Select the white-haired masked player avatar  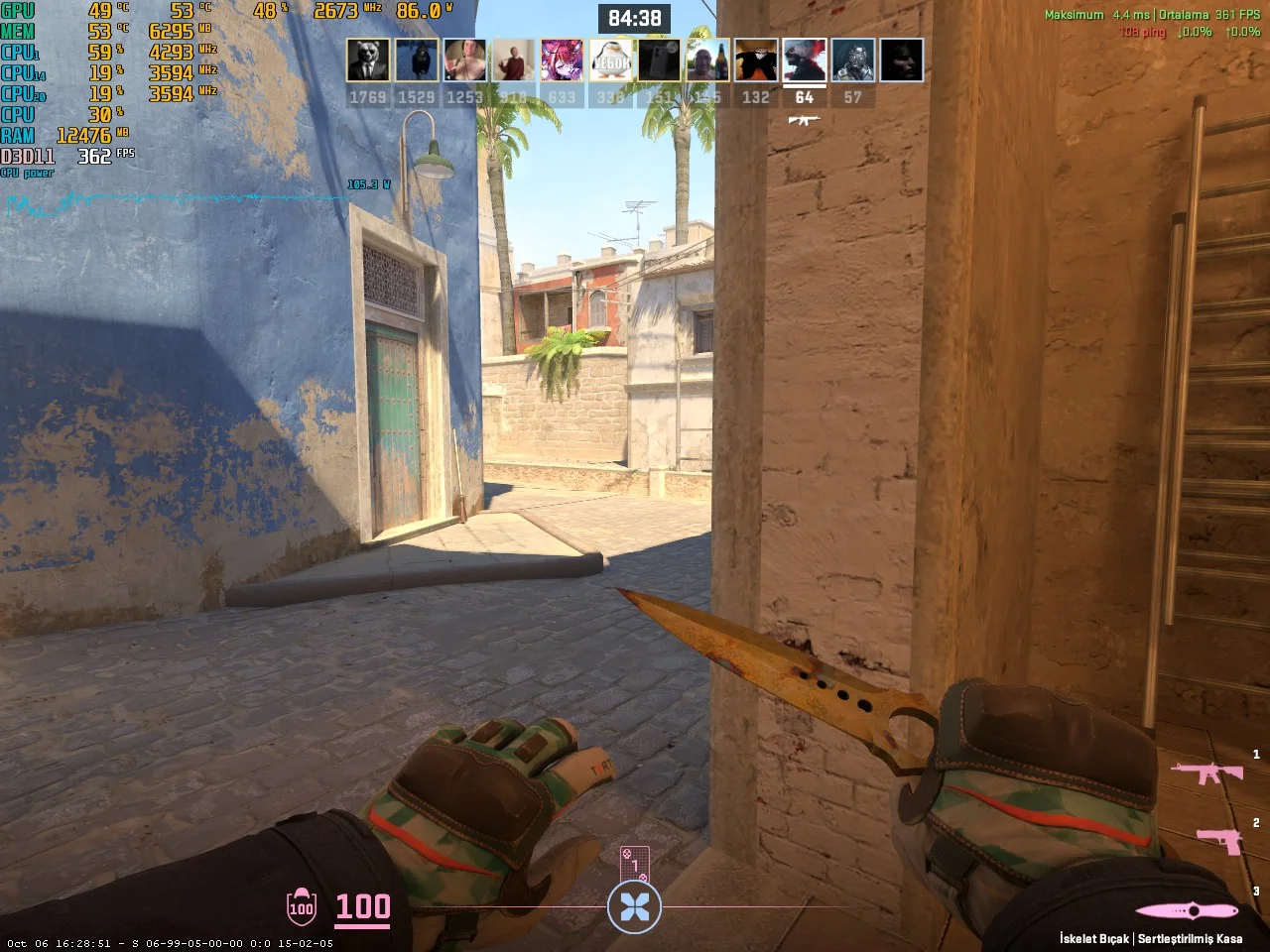804,60
